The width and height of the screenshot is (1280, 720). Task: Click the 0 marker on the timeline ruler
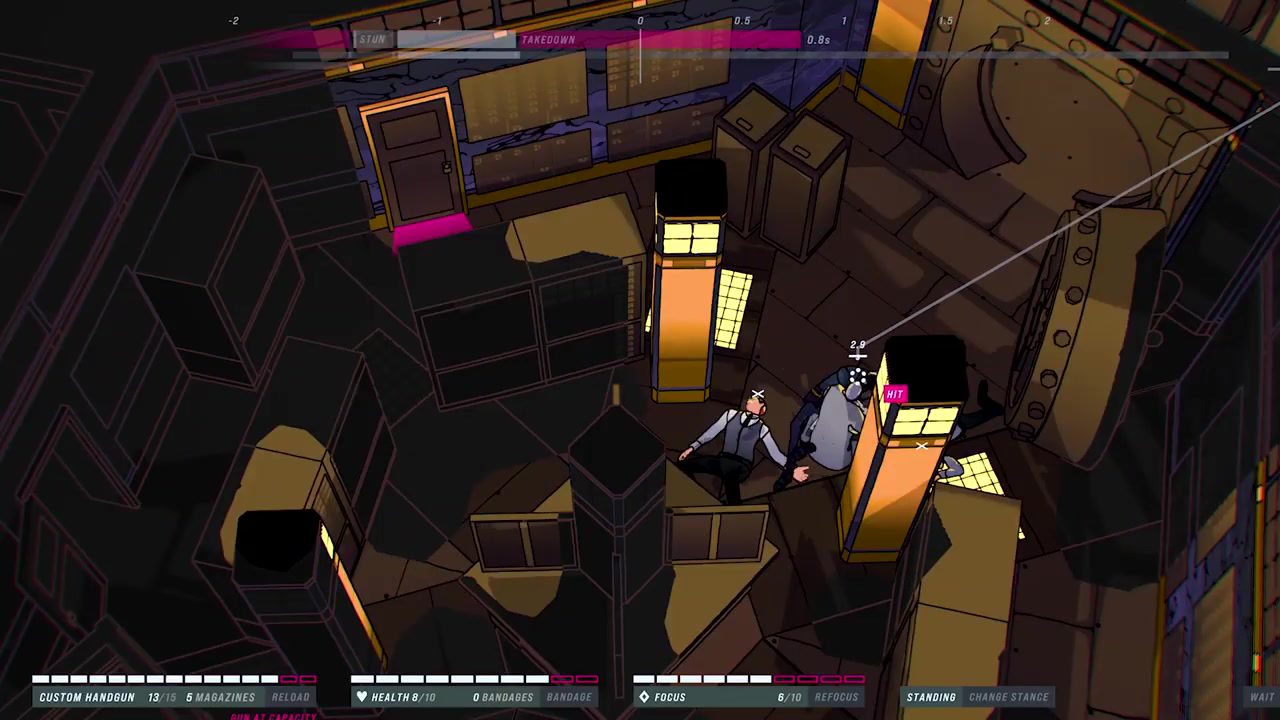(640, 20)
